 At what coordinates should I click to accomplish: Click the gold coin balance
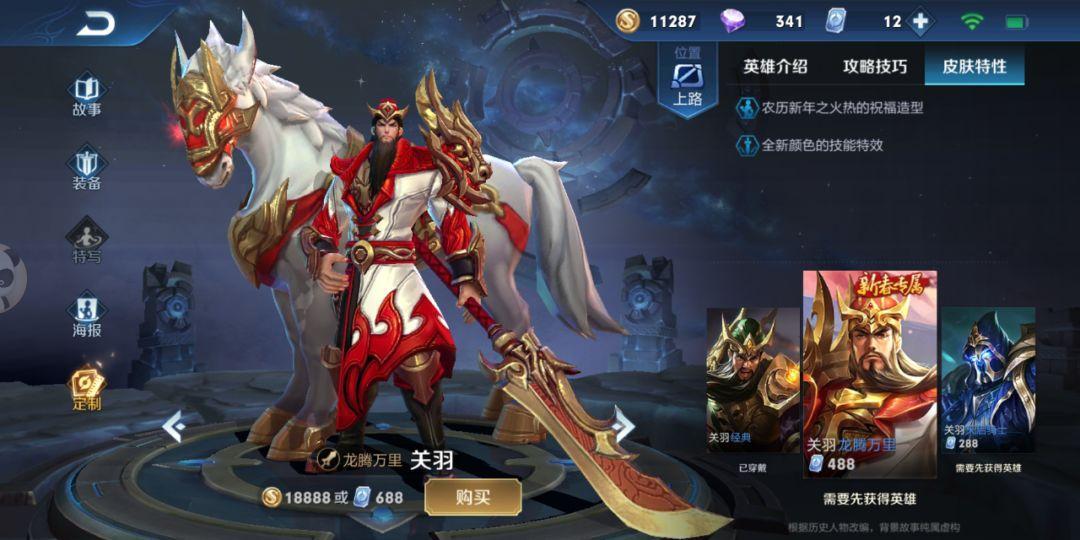point(657,21)
